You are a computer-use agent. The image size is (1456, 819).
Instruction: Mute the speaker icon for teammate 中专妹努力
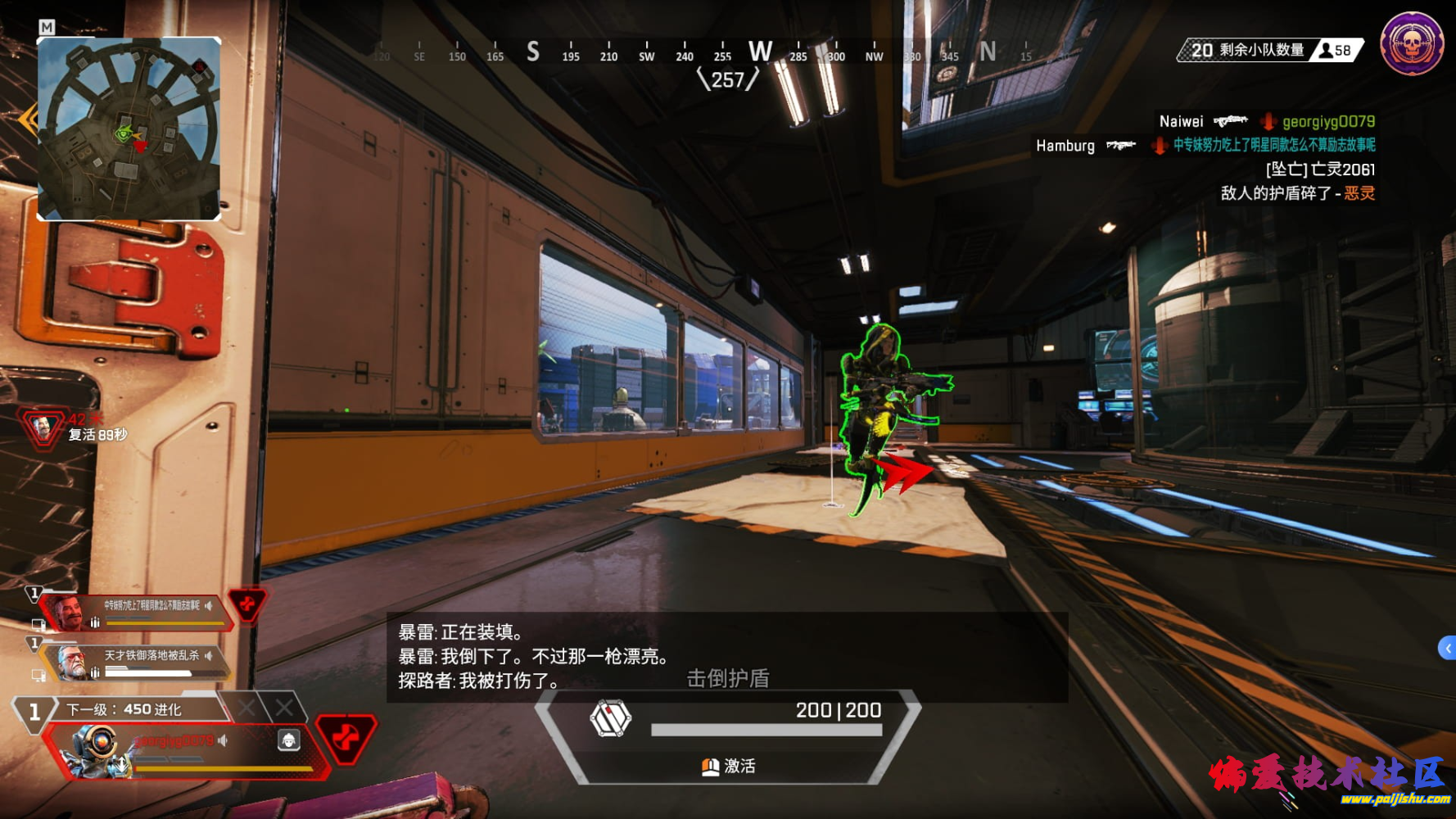pos(209,605)
